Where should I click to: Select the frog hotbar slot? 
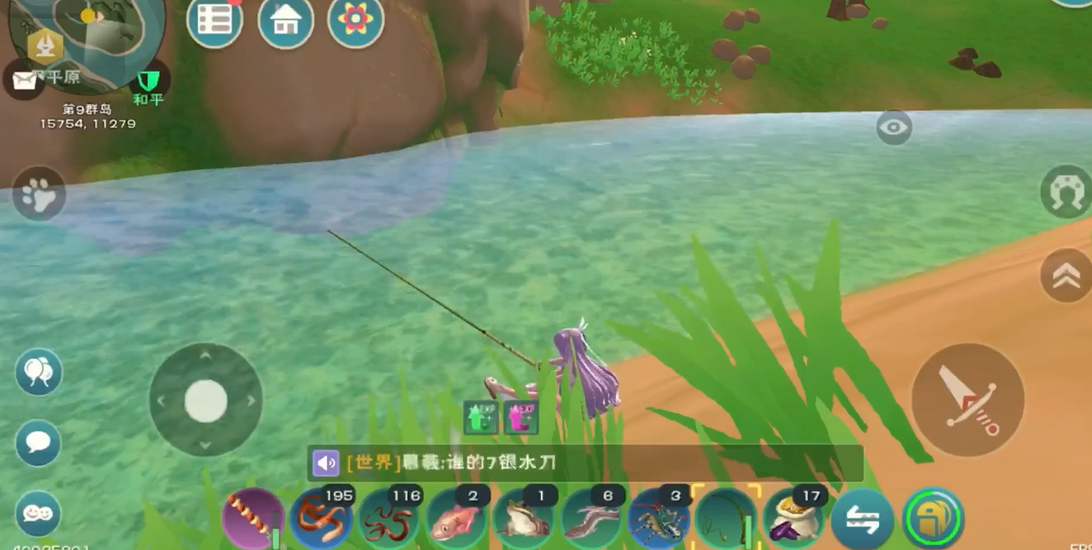(524, 520)
